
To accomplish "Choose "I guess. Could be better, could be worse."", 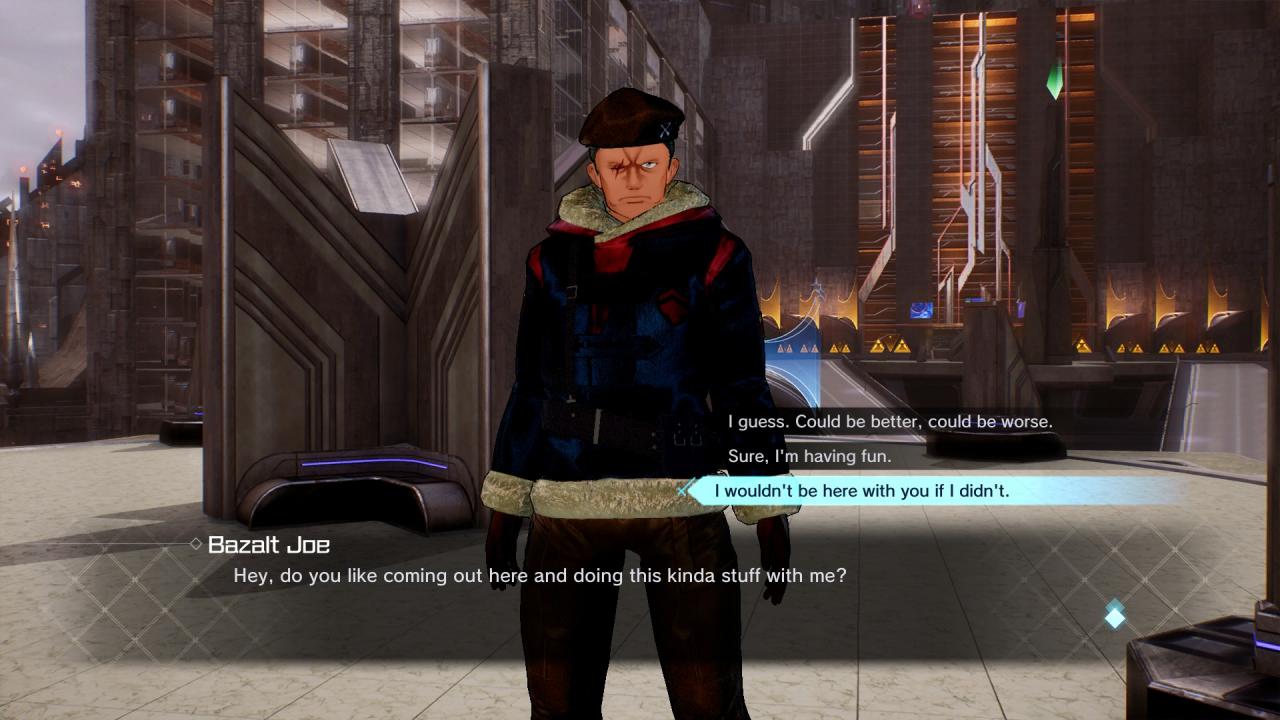I will (889, 422).
